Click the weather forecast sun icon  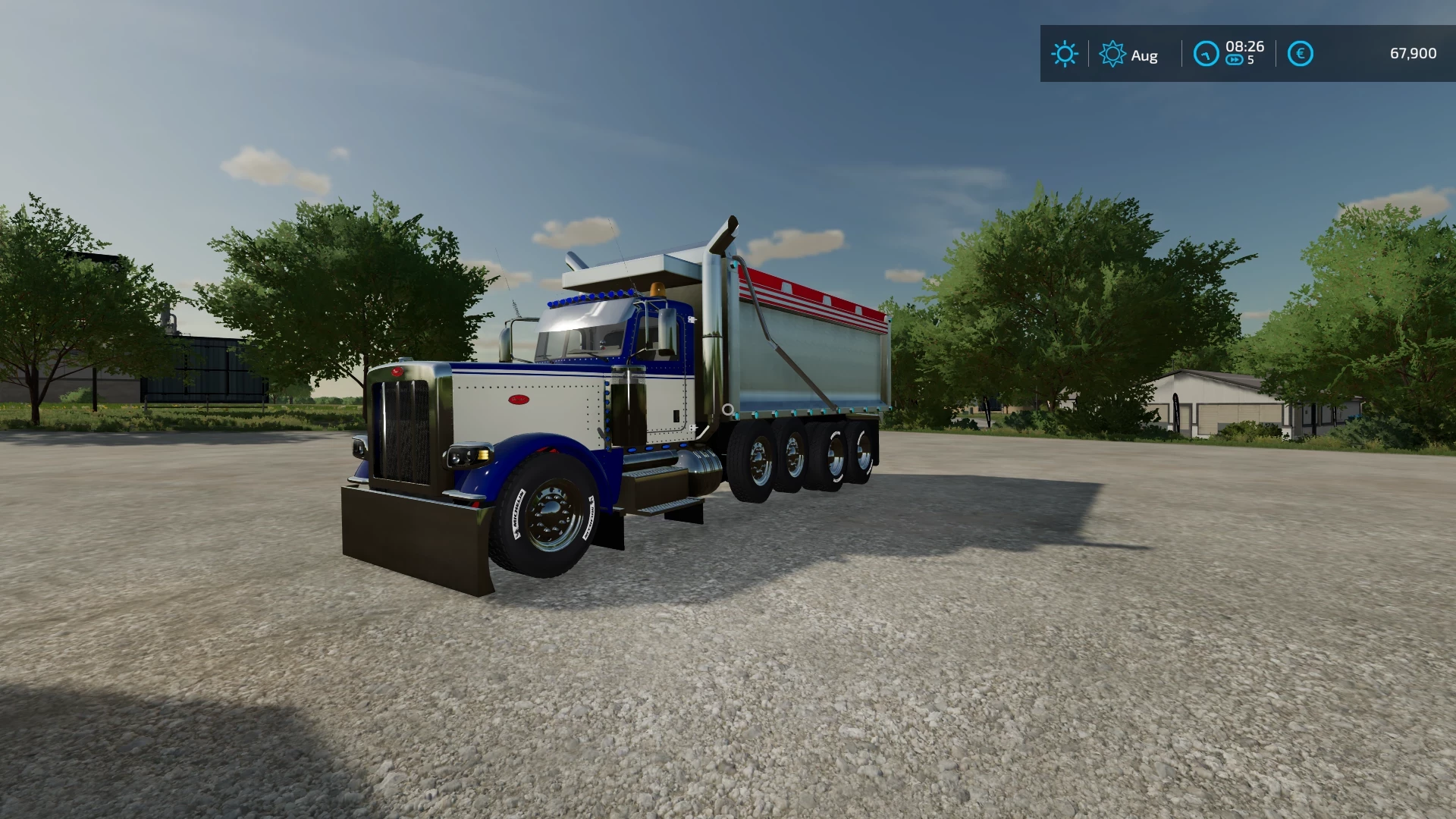pos(1113,54)
